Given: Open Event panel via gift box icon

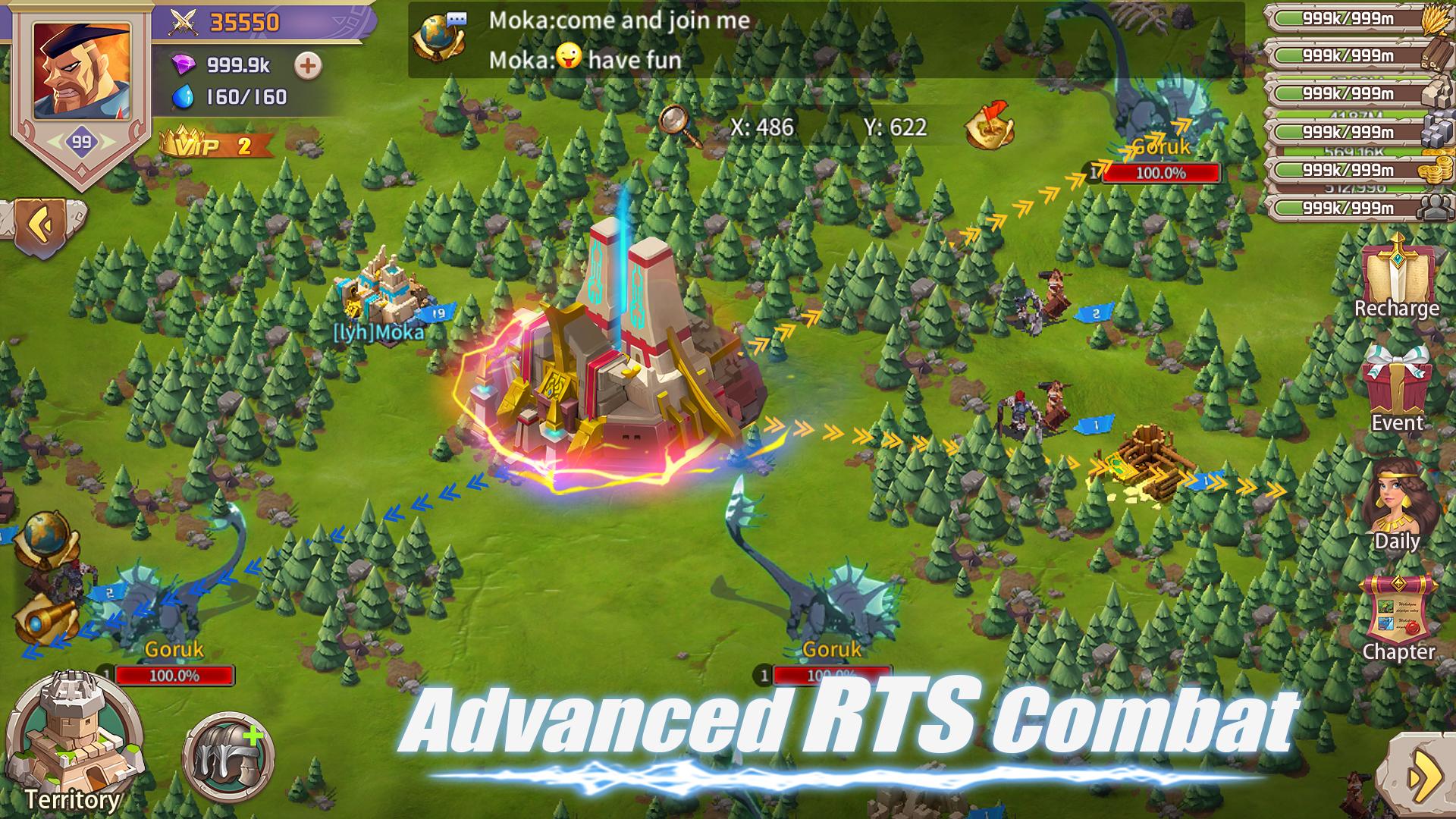Looking at the screenshot, I should pyautogui.click(x=1400, y=384).
